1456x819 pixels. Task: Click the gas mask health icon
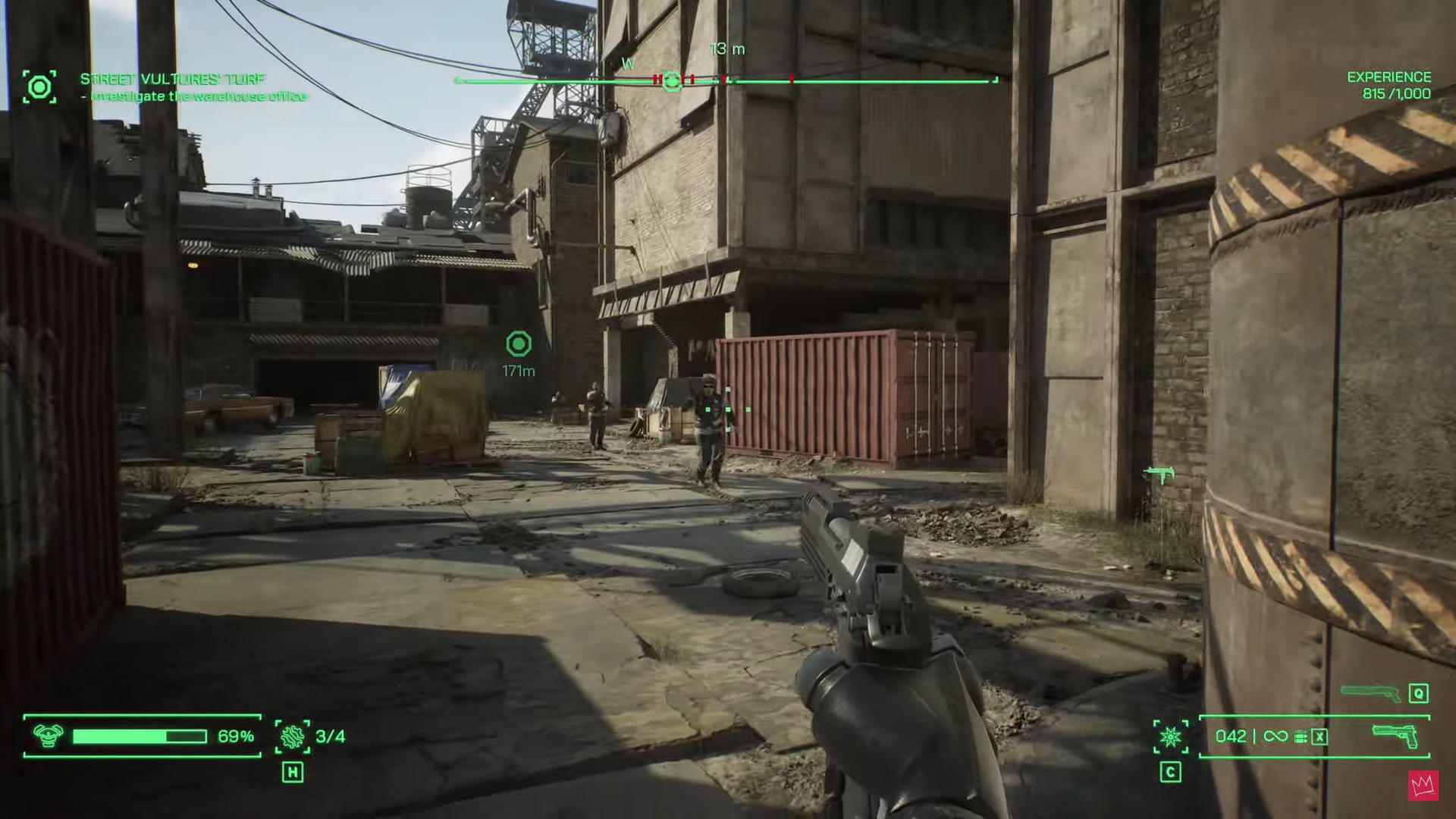click(x=47, y=735)
